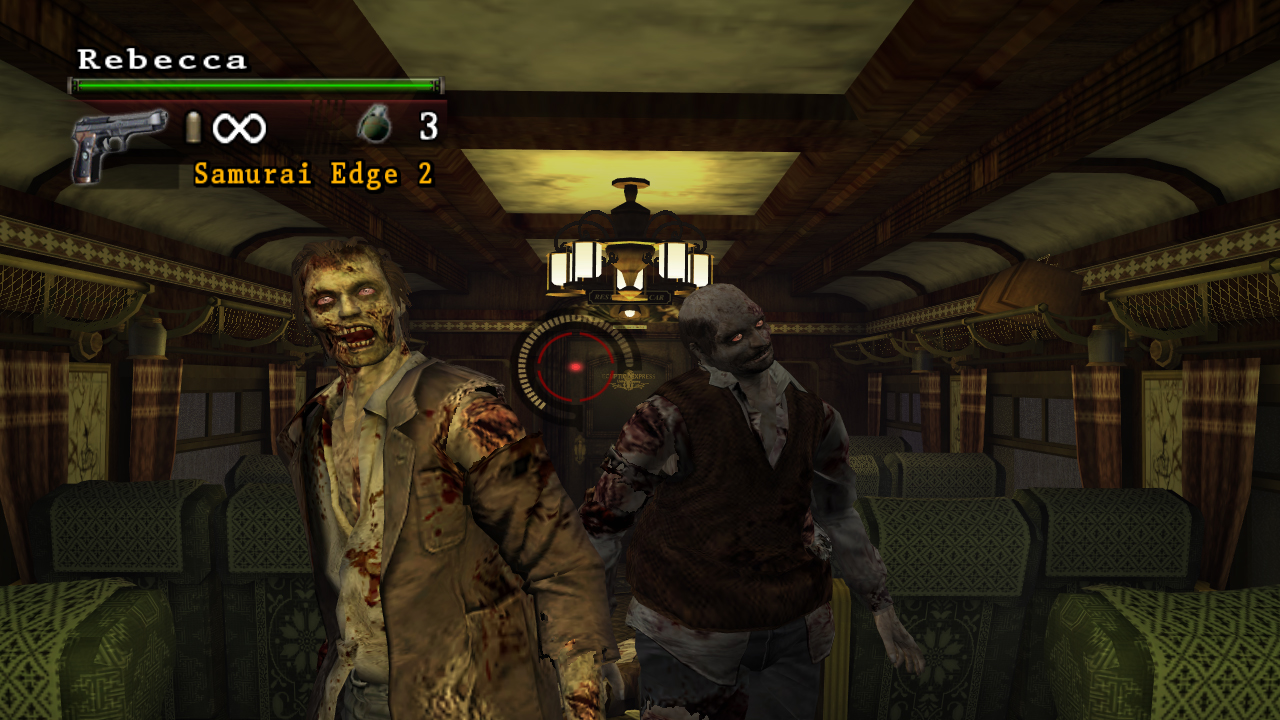Viewport: 1280px width, 720px height.
Task: Select the Samurai Edge pistol icon
Action: [x=118, y=143]
